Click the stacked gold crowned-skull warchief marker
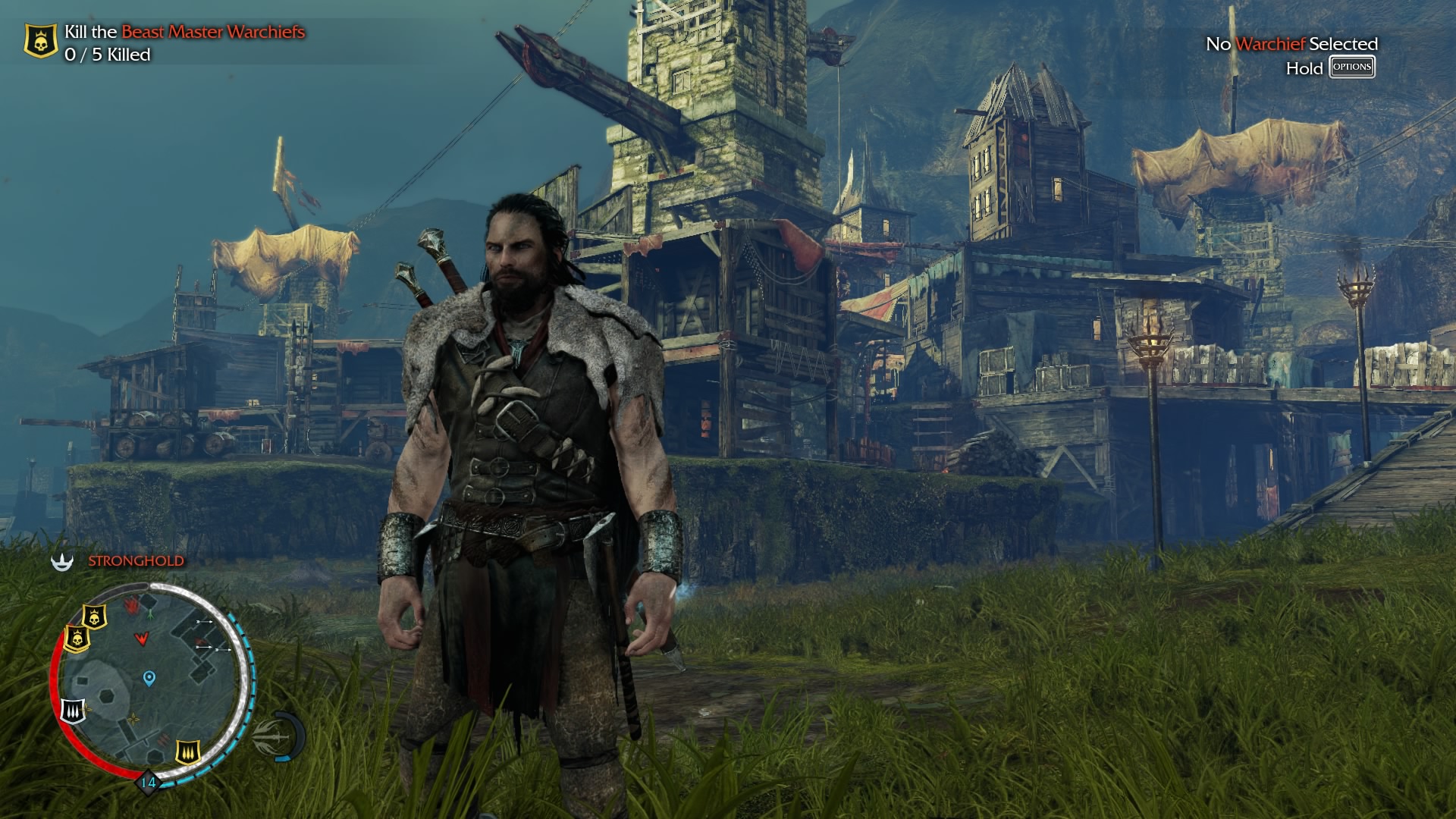The image size is (1456, 819). 77,638
